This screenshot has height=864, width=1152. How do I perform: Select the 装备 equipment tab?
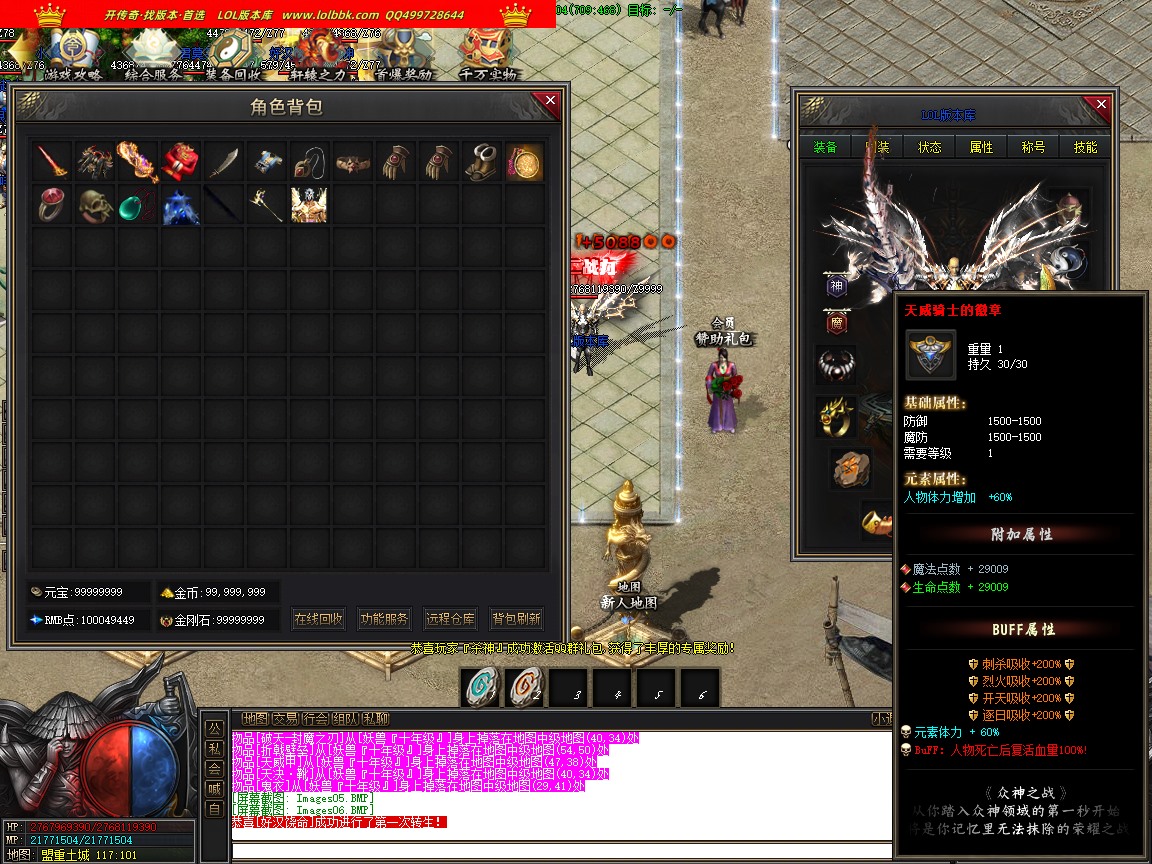(x=825, y=147)
